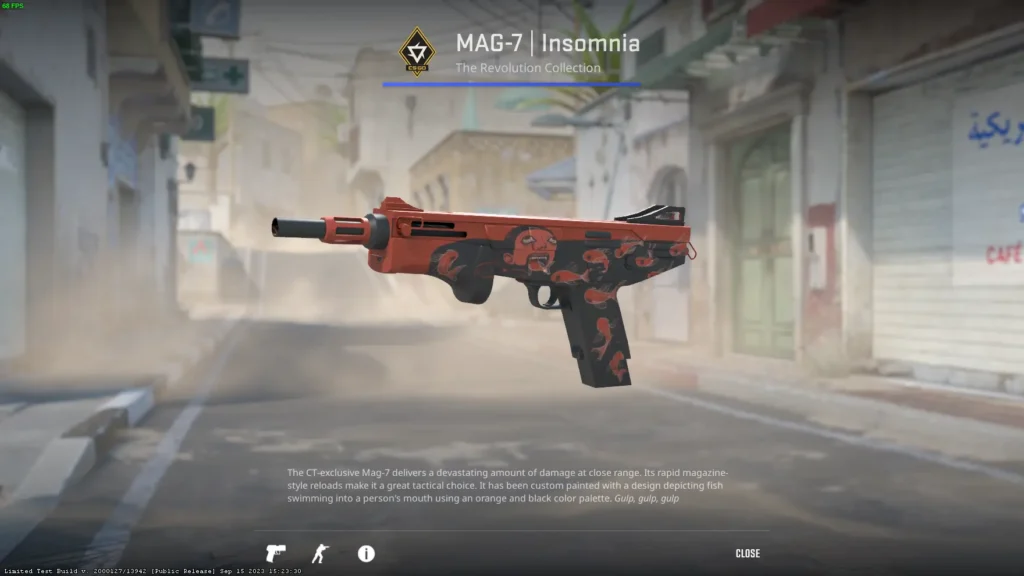Select the pistol weapon view icon
The width and height of the screenshot is (1024, 576).
click(275, 553)
